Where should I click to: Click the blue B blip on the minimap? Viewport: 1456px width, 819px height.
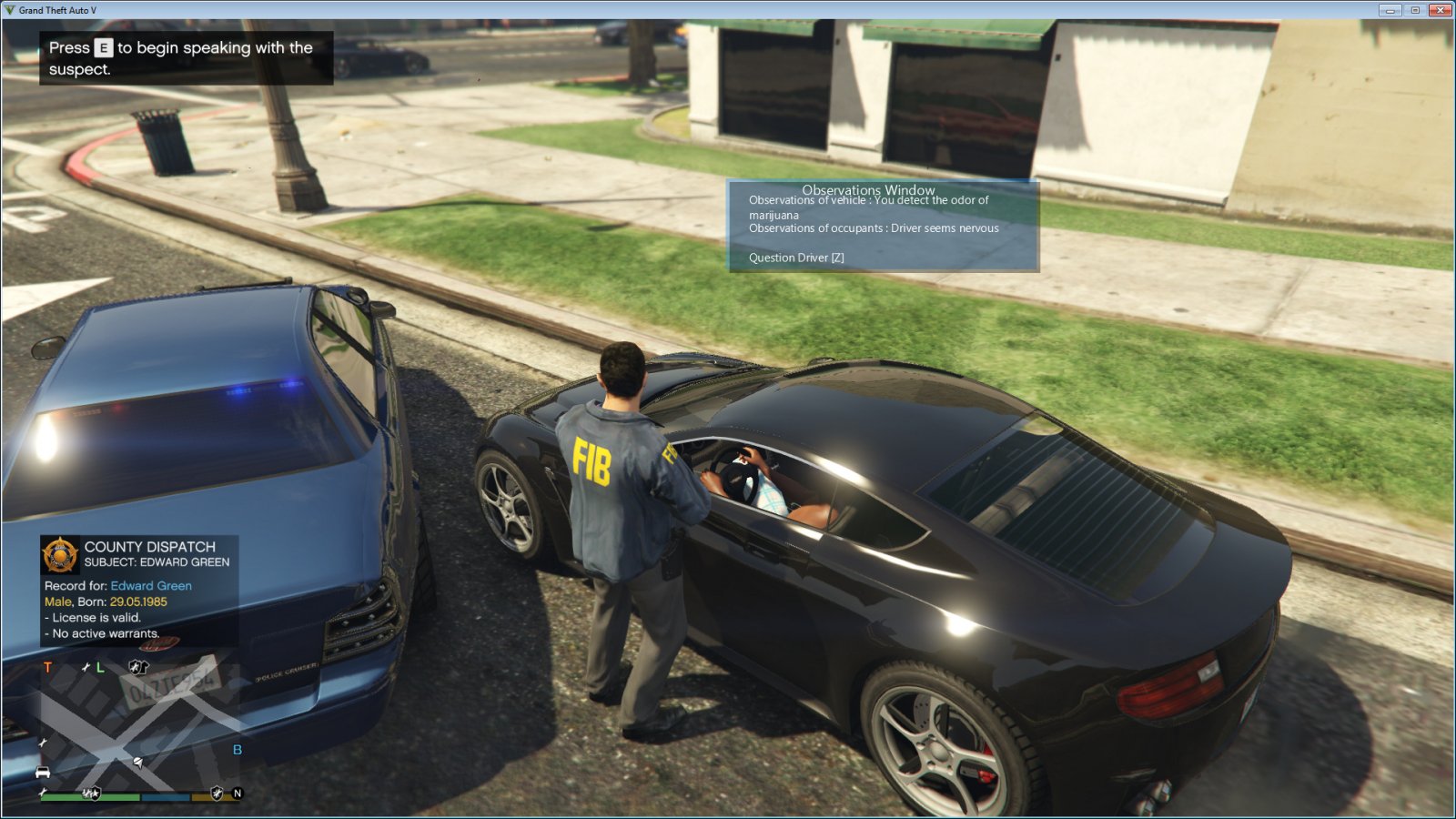238,751
